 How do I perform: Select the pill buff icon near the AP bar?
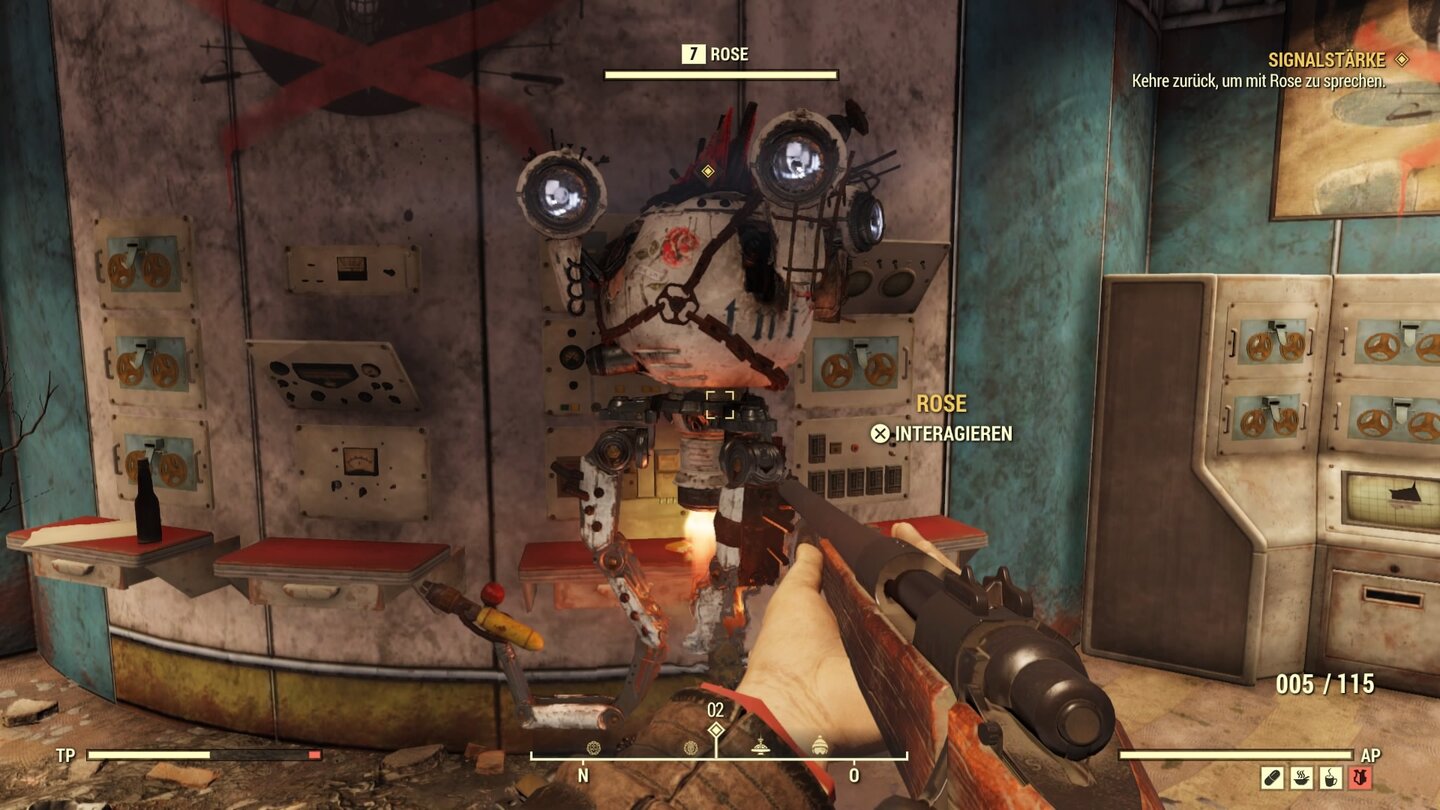tap(1272, 777)
